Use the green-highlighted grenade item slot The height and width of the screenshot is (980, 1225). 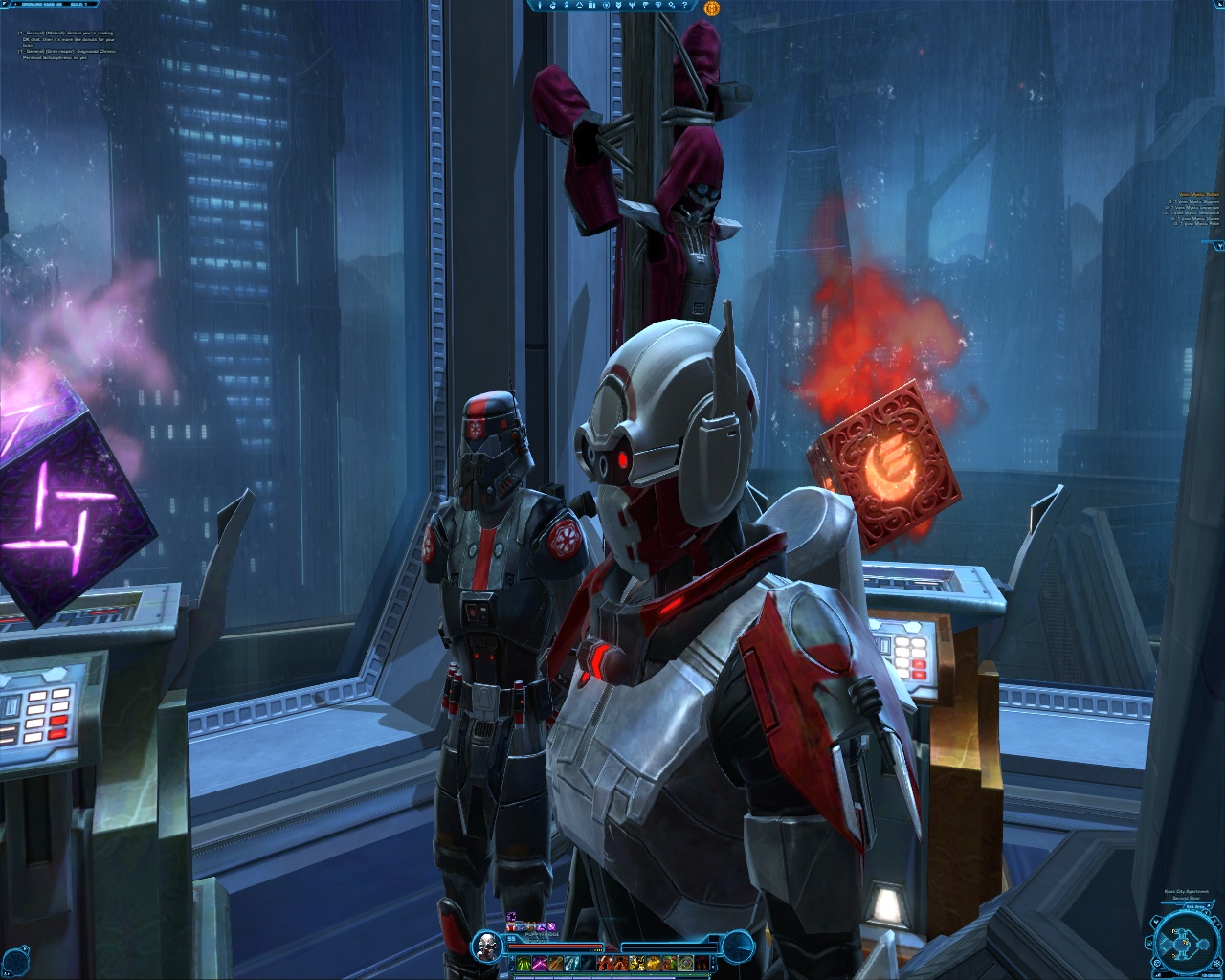pyautogui.click(x=685, y=963)
